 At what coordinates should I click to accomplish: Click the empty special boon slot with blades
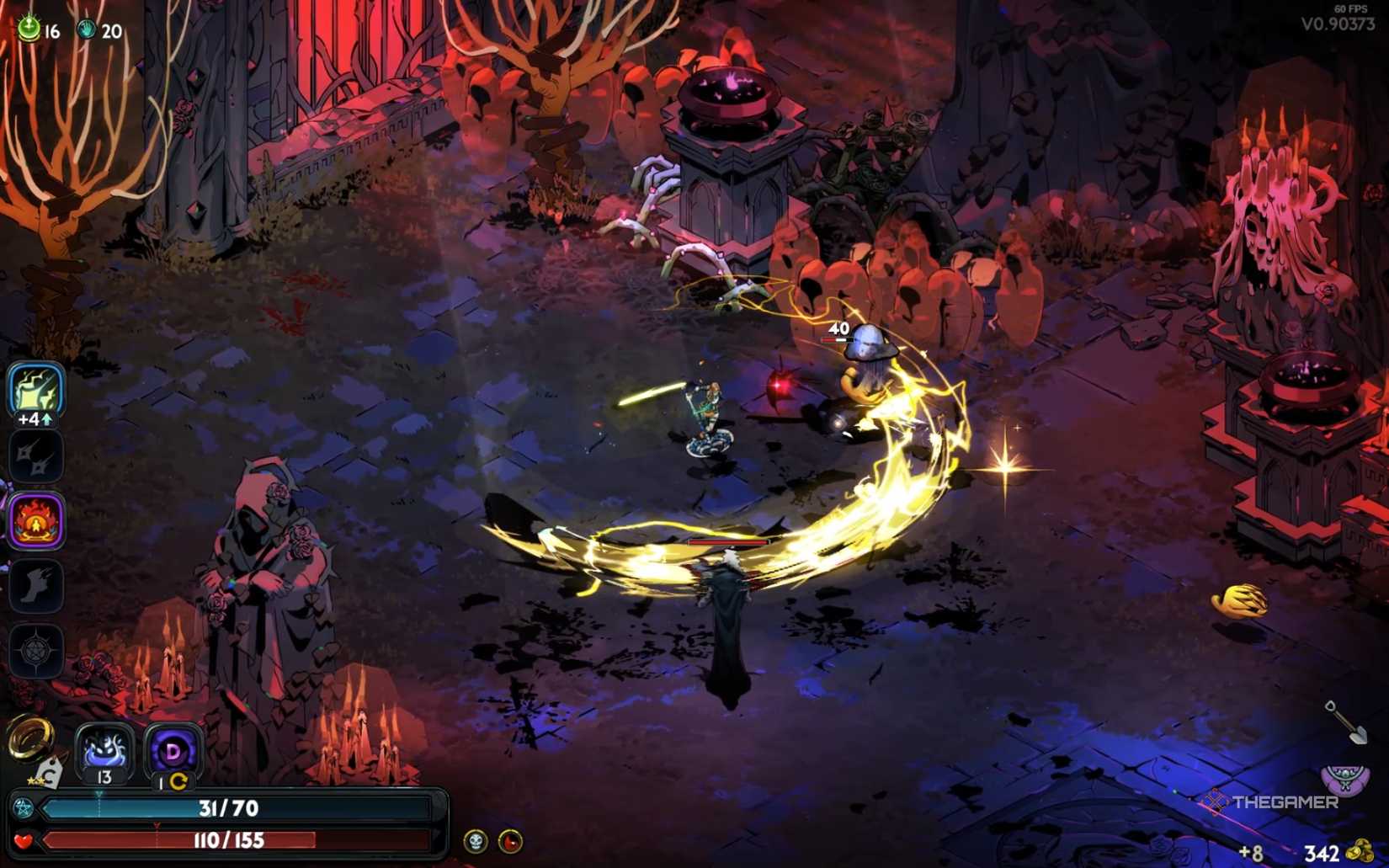click(x=35, y=455)
